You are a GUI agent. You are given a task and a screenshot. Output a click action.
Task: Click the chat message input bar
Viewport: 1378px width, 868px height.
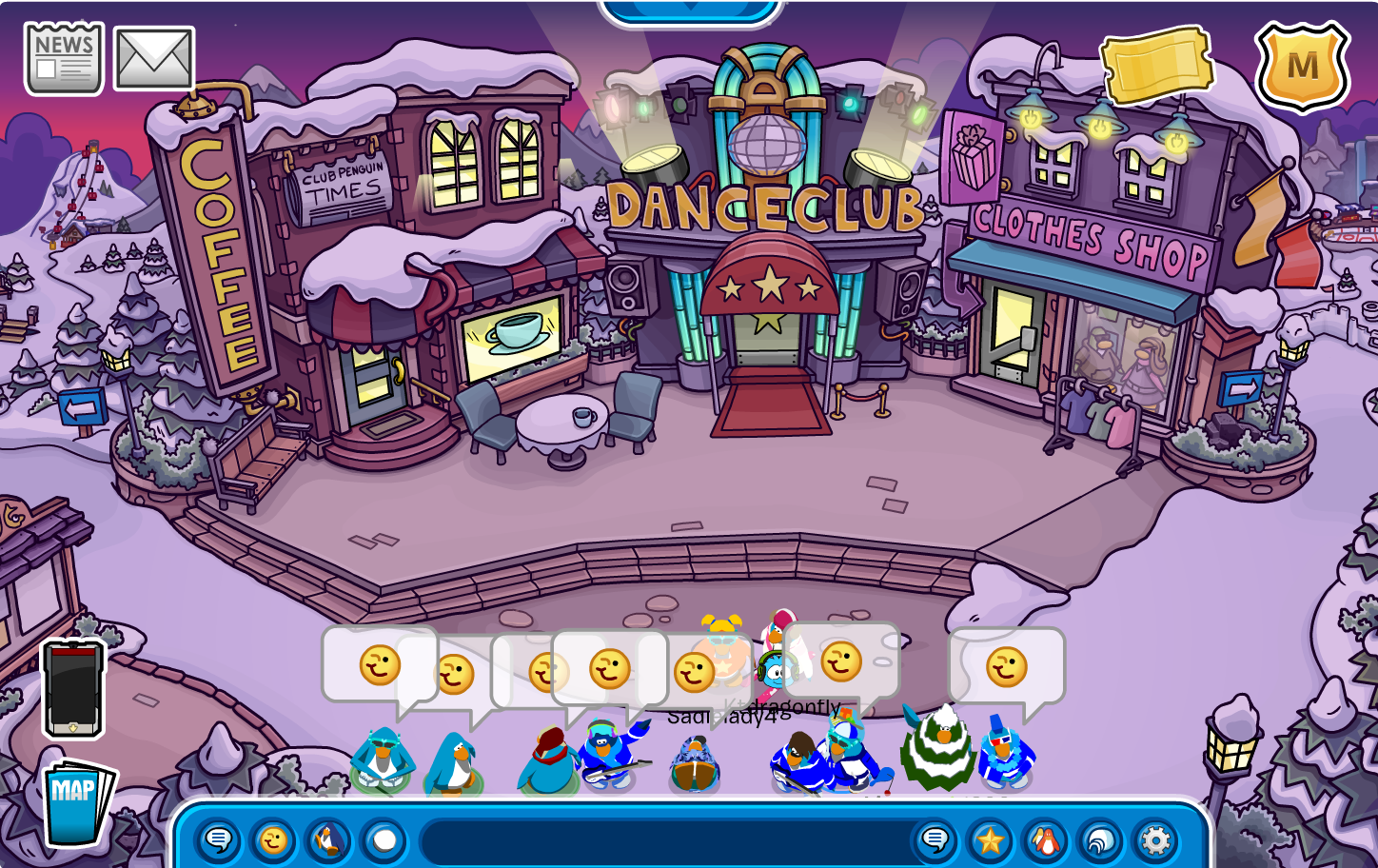click(666, 840)
